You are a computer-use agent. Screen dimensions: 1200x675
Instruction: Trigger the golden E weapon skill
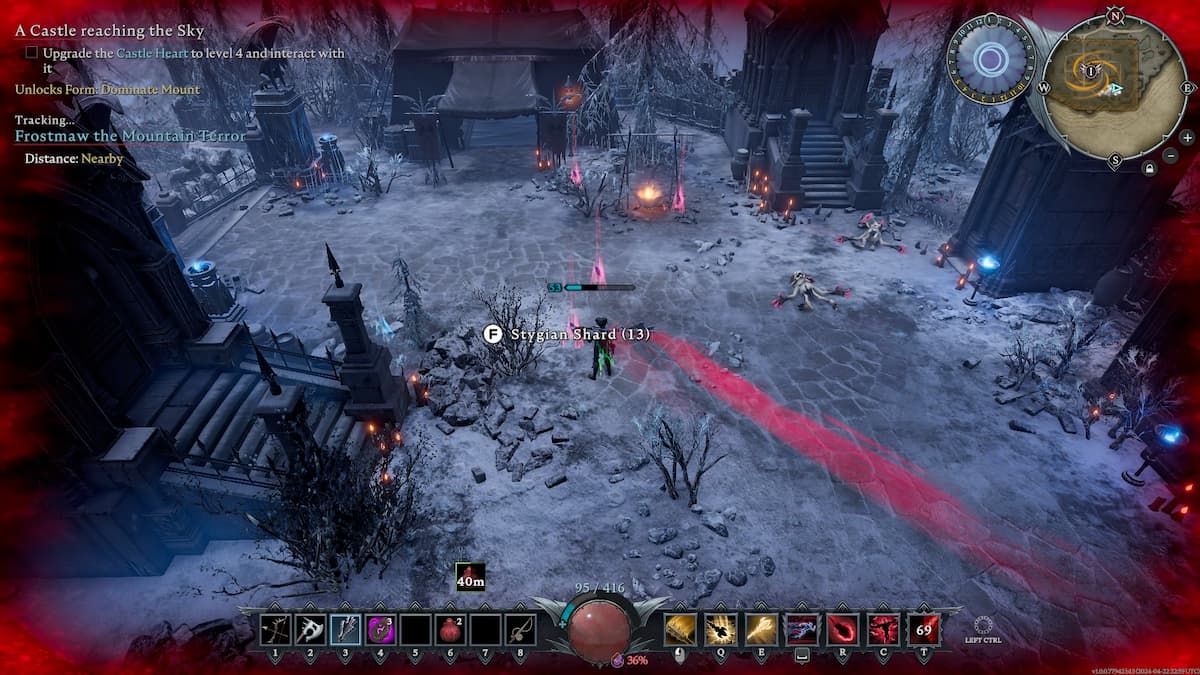point(761,629)
